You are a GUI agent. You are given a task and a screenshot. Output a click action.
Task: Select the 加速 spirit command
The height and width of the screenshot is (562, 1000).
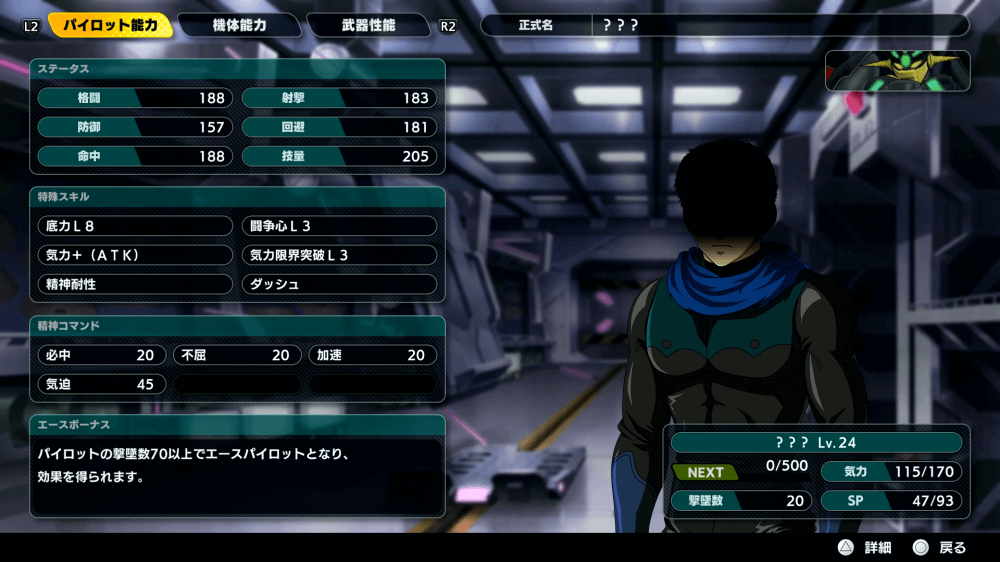click(372, 355)
